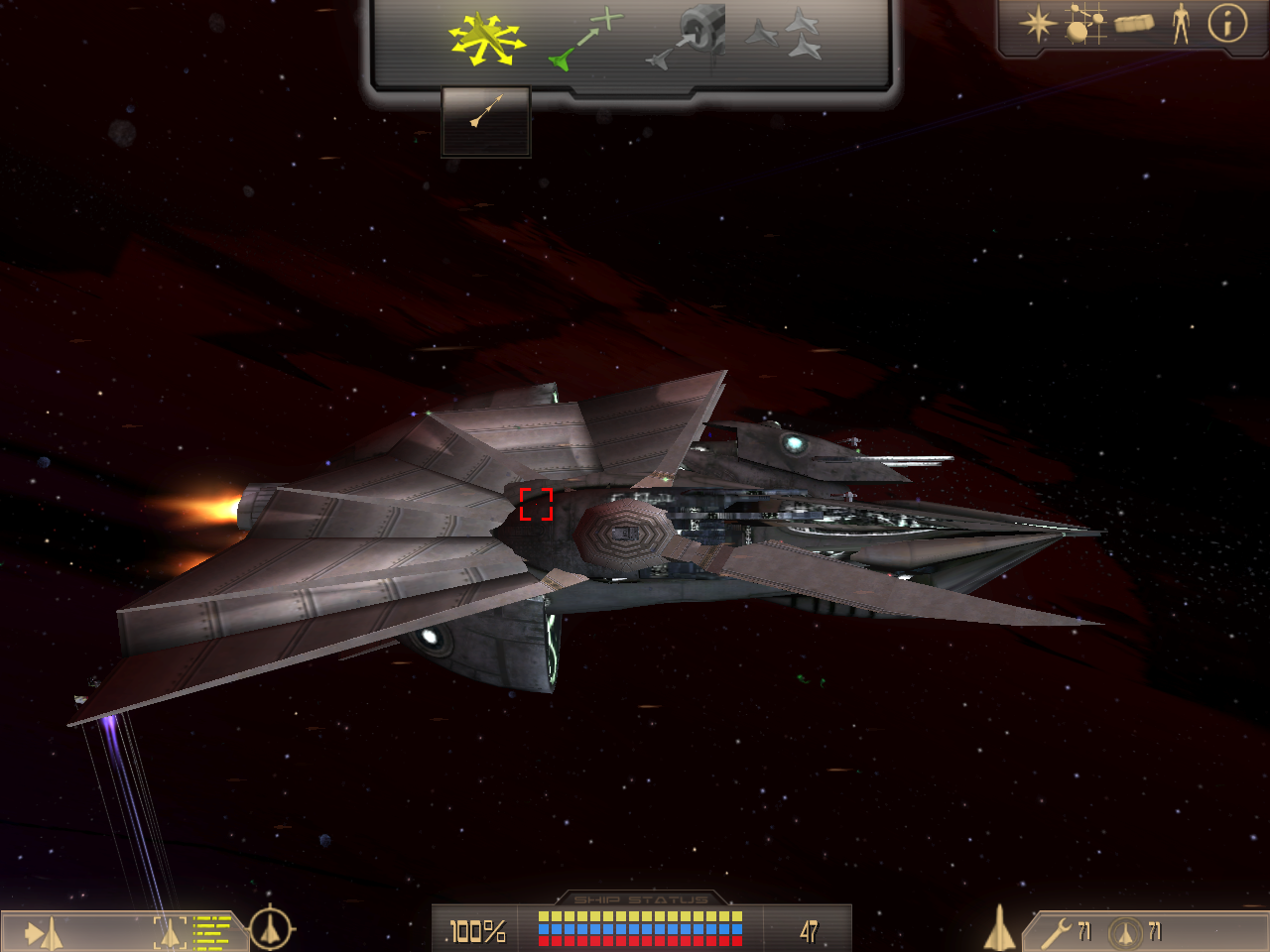Image resolution: width=1270 pixels, height=952 pixels.
Task: Open the eight-pointed star map icon
Action: click(1038, 24)
